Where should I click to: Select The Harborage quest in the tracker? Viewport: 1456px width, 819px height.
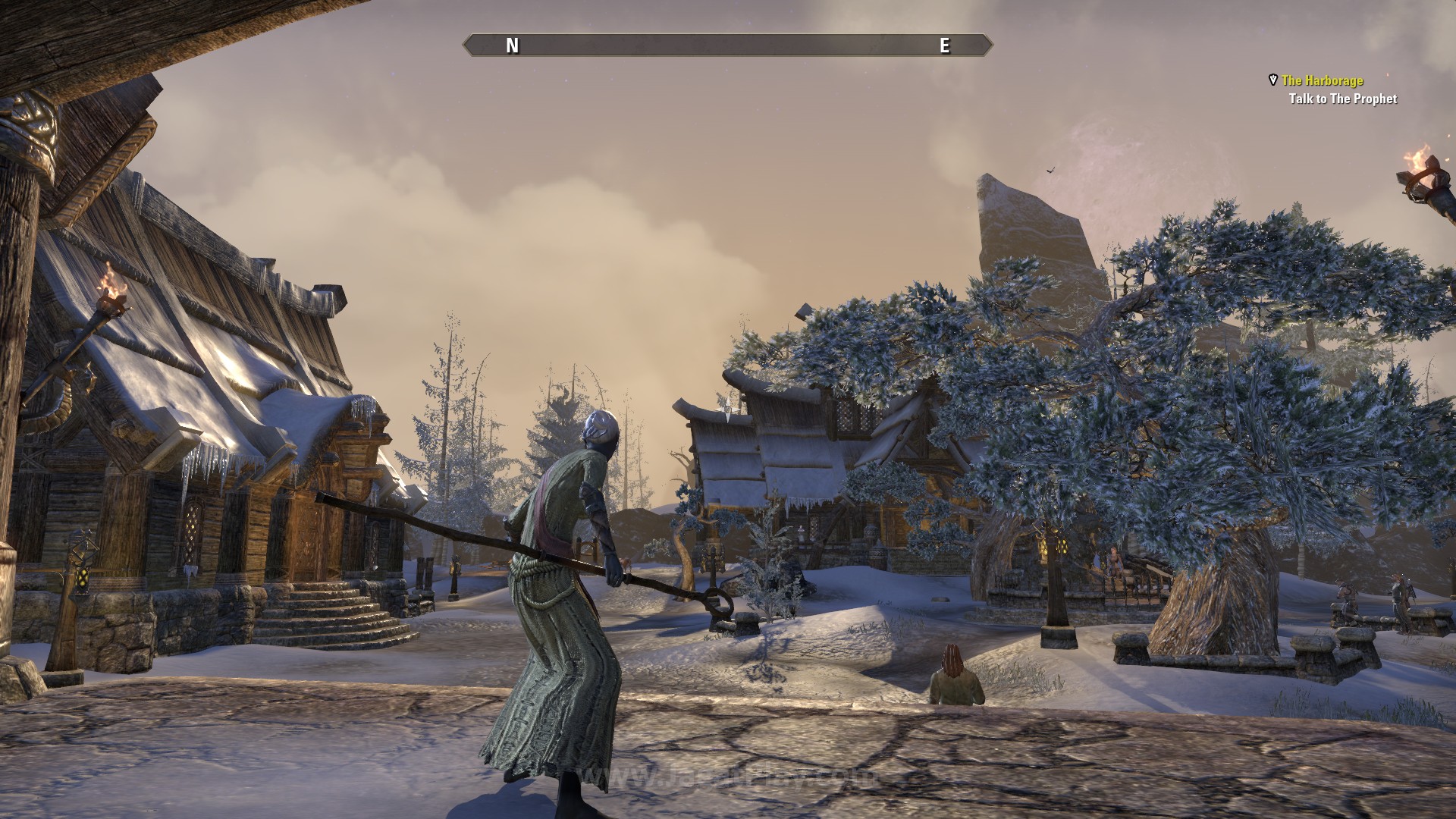[1322, 80]
